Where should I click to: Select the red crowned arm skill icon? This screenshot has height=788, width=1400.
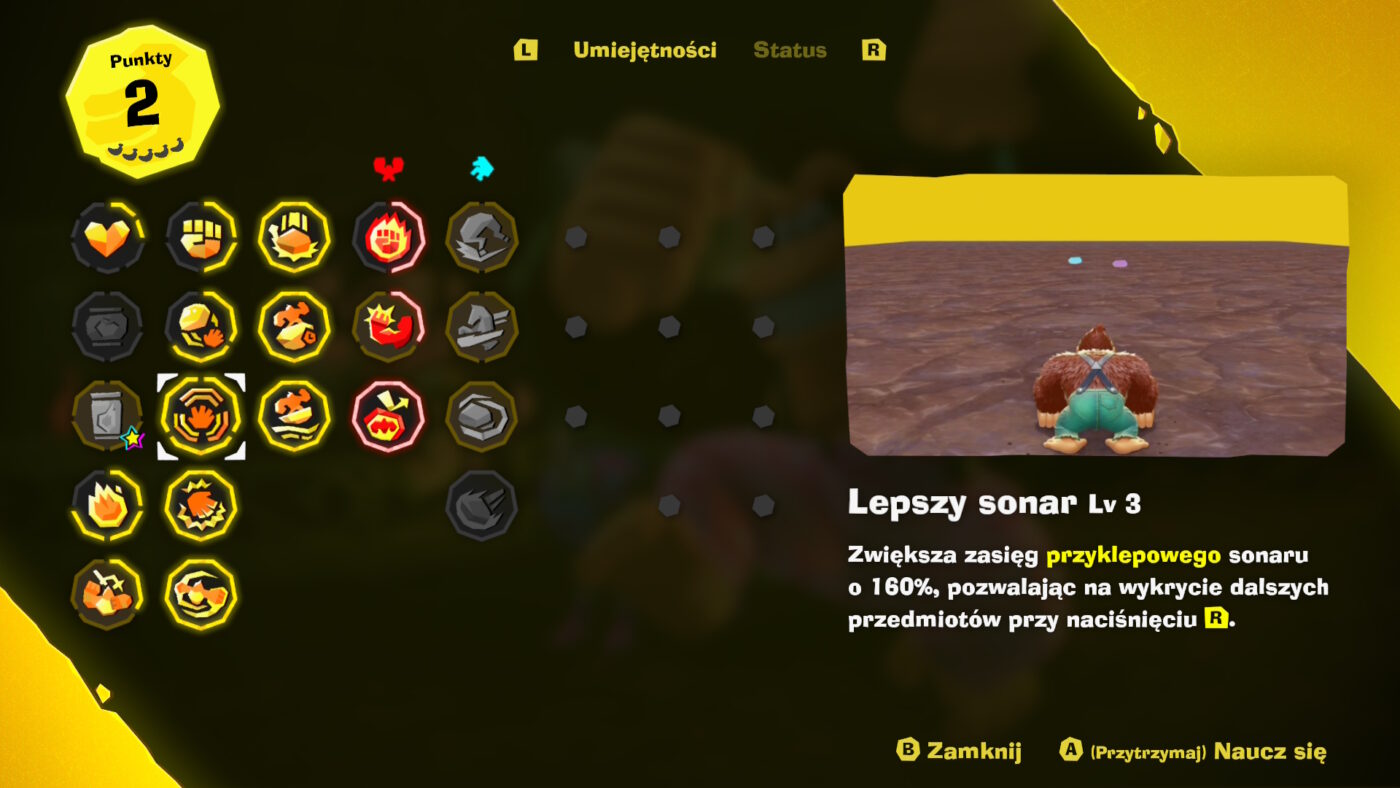(388, 324)
